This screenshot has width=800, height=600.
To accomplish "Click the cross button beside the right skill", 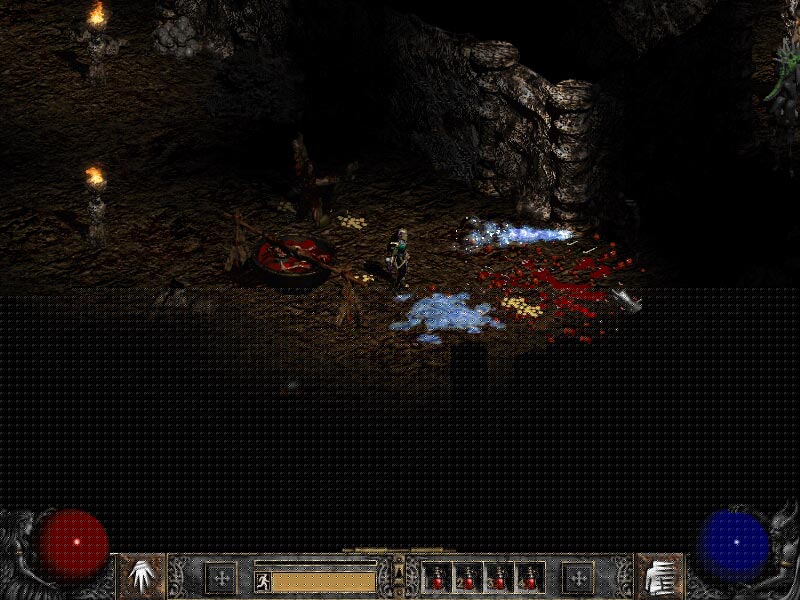I will click(577, 577).
